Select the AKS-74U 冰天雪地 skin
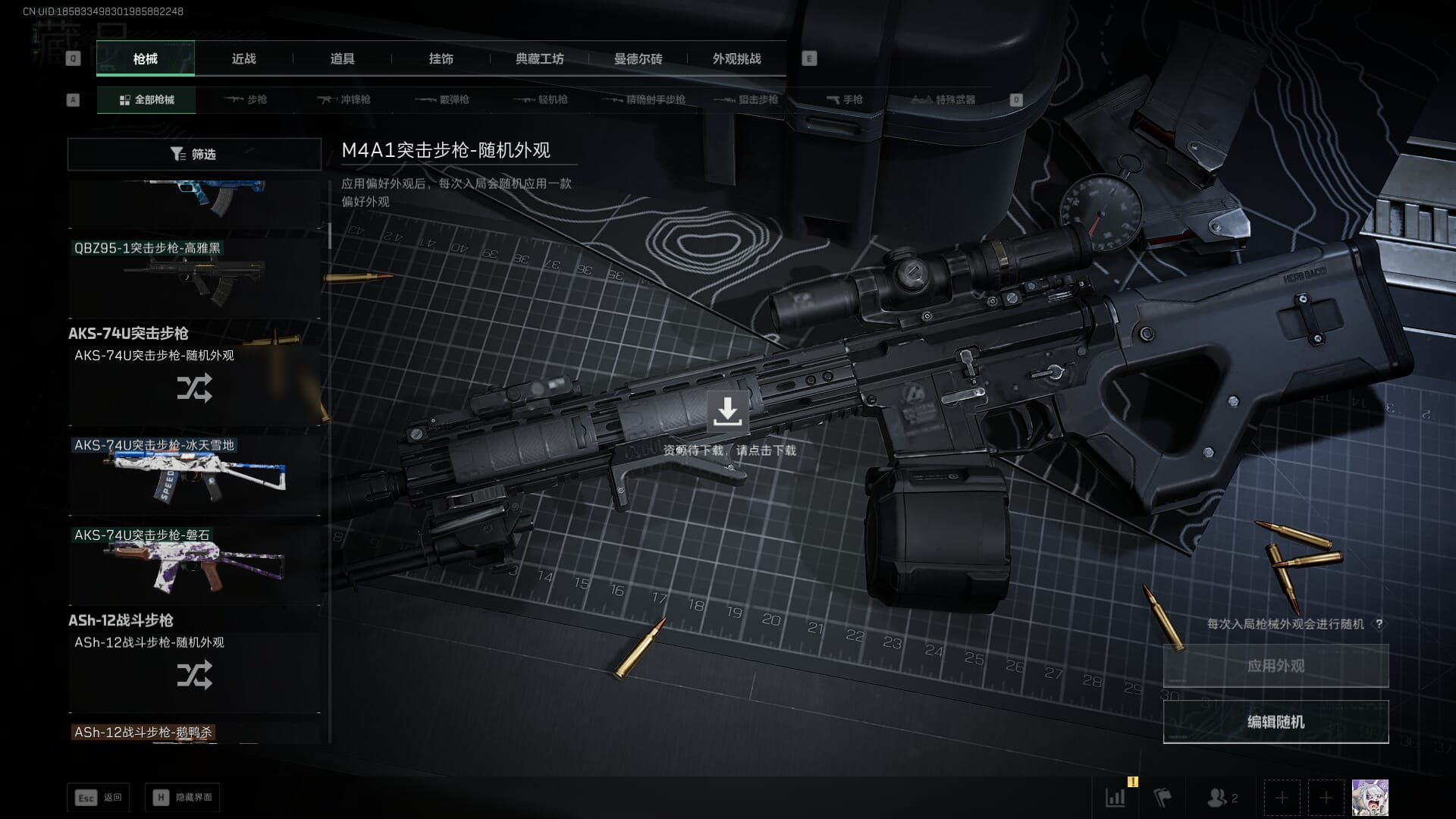The height and width of the screenshot is (819, 1456). (195, 475)
